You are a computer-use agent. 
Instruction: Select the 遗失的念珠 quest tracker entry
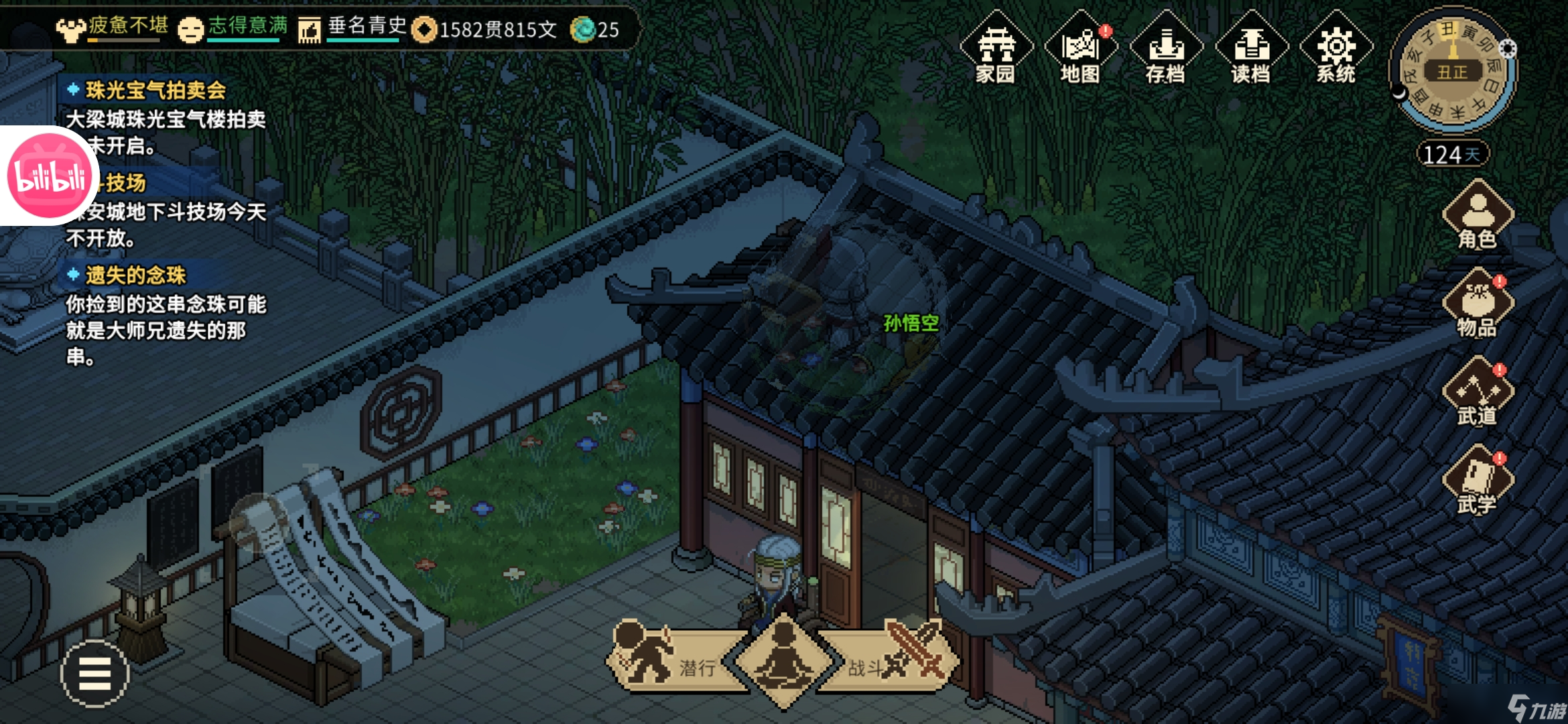pos(135,275)
